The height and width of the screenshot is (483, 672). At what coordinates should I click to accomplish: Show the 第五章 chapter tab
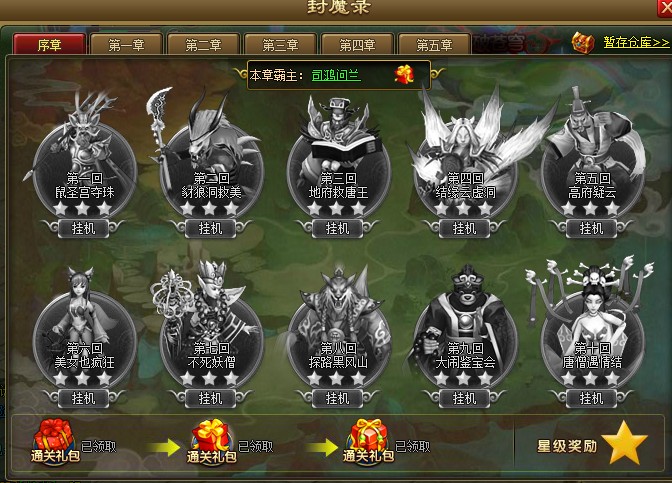coord(435,44)
